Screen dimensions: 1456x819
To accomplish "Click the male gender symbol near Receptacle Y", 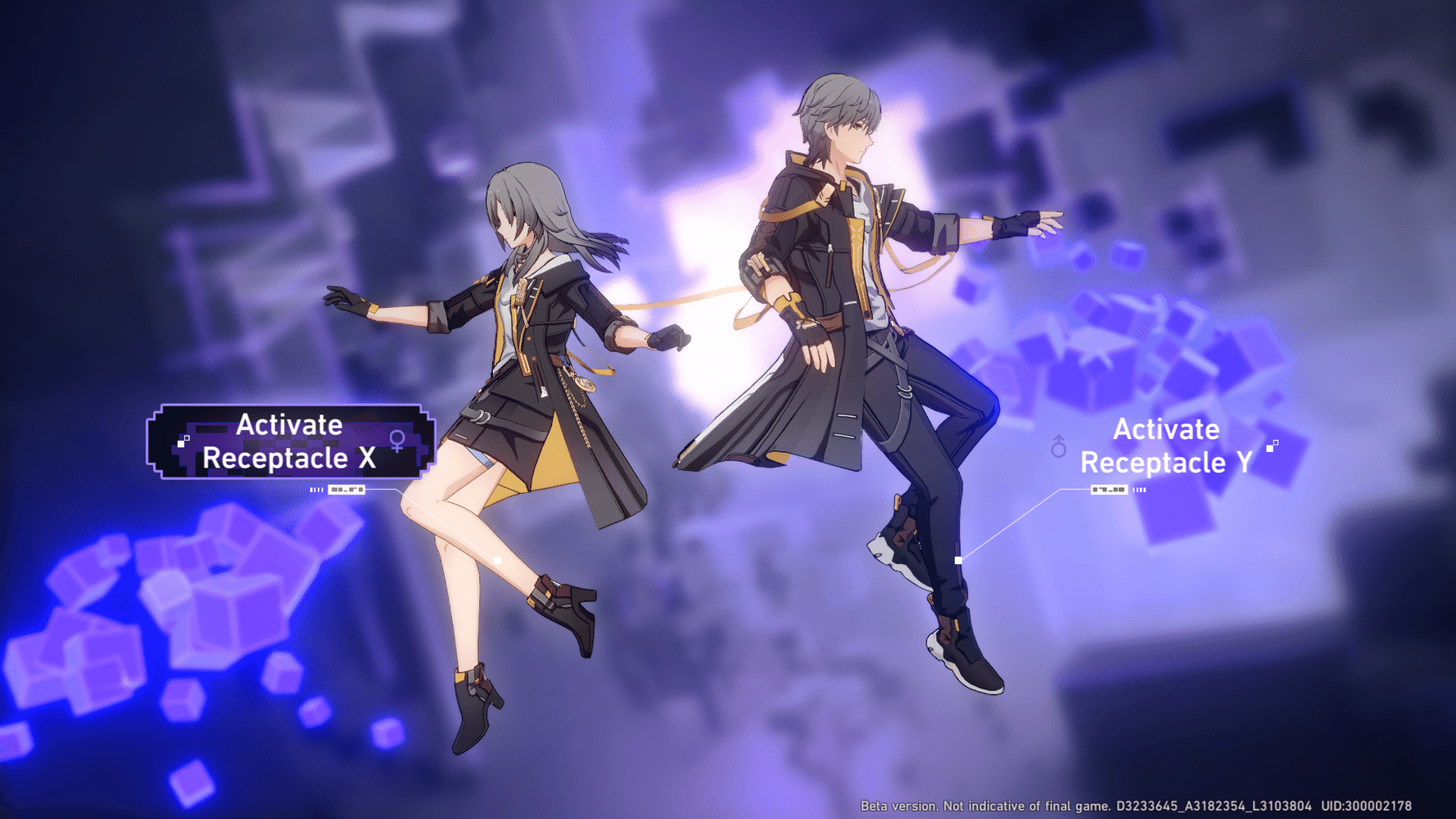I will coord(1059,446).
